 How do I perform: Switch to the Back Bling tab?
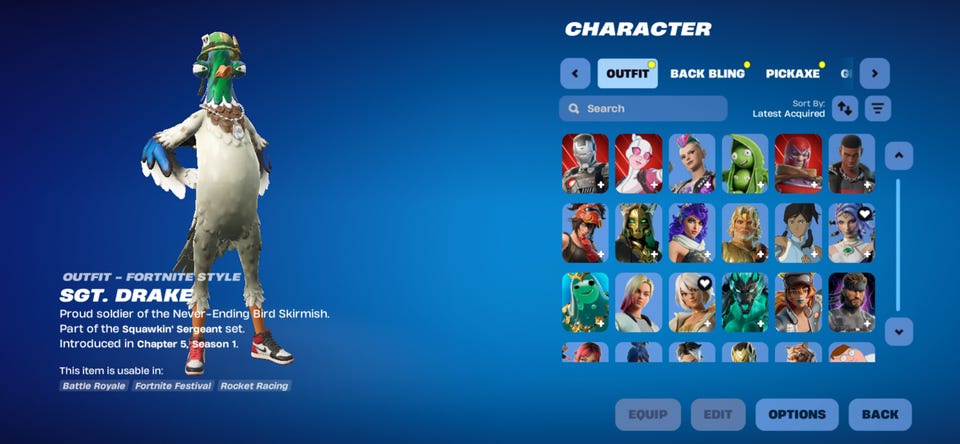tap(707, 74)
